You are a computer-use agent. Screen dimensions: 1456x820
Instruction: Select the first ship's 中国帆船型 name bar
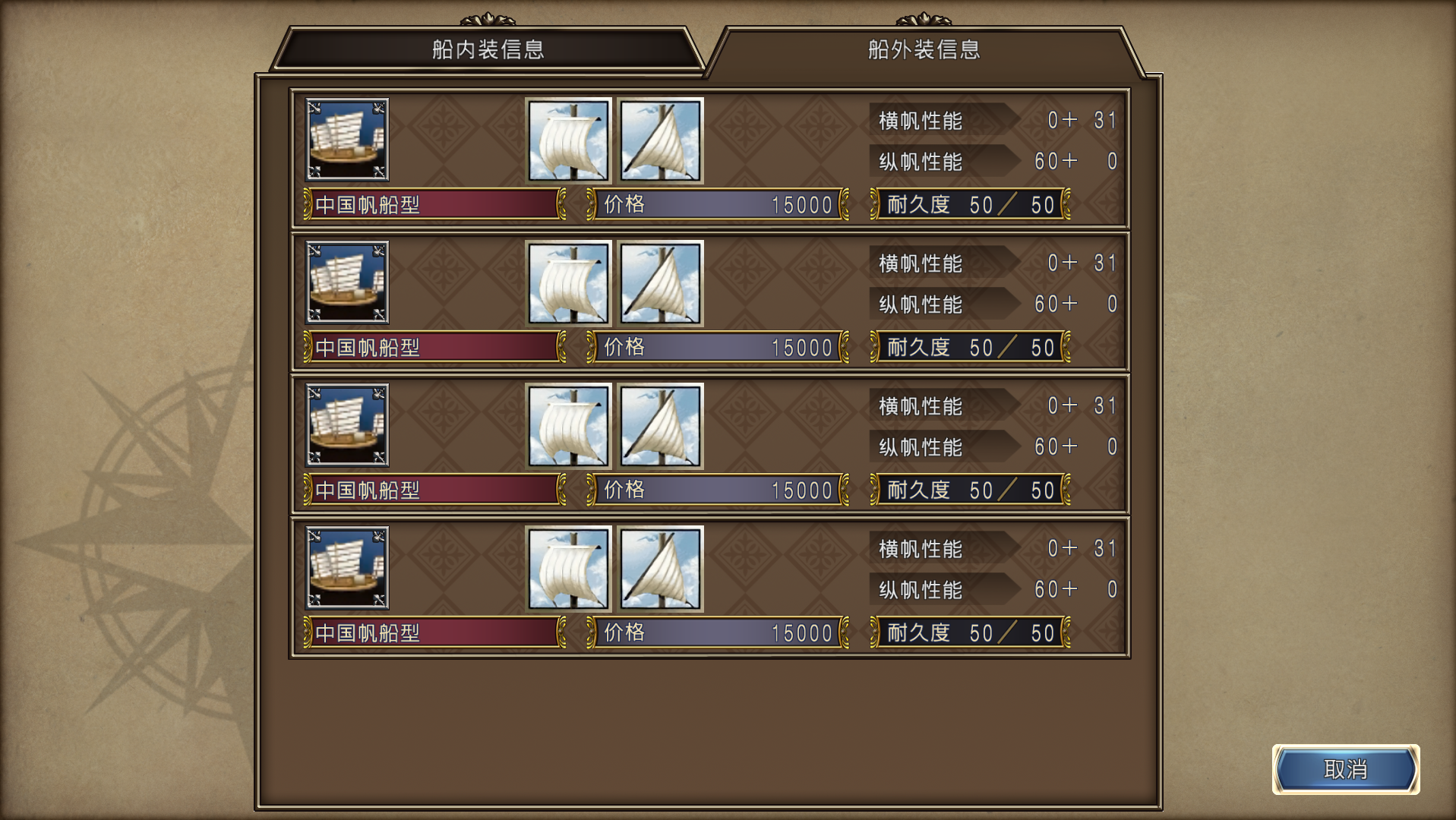coord(433,204)
